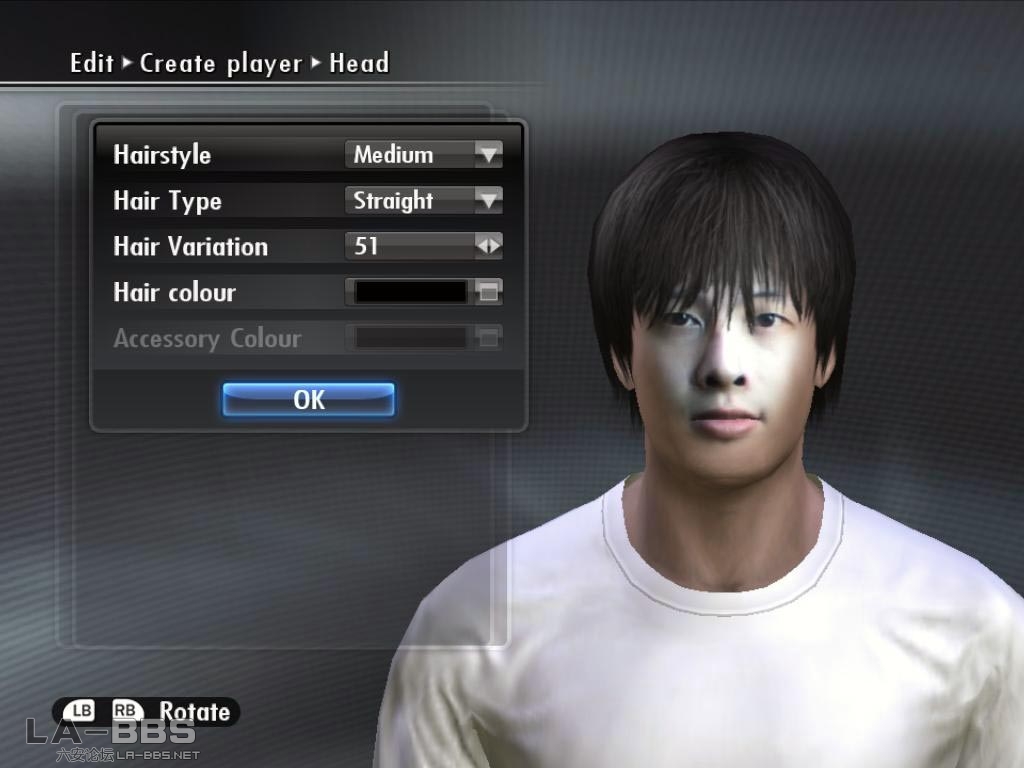
Task: Select the Hair Variation row label
Action: tap(190, 247)
